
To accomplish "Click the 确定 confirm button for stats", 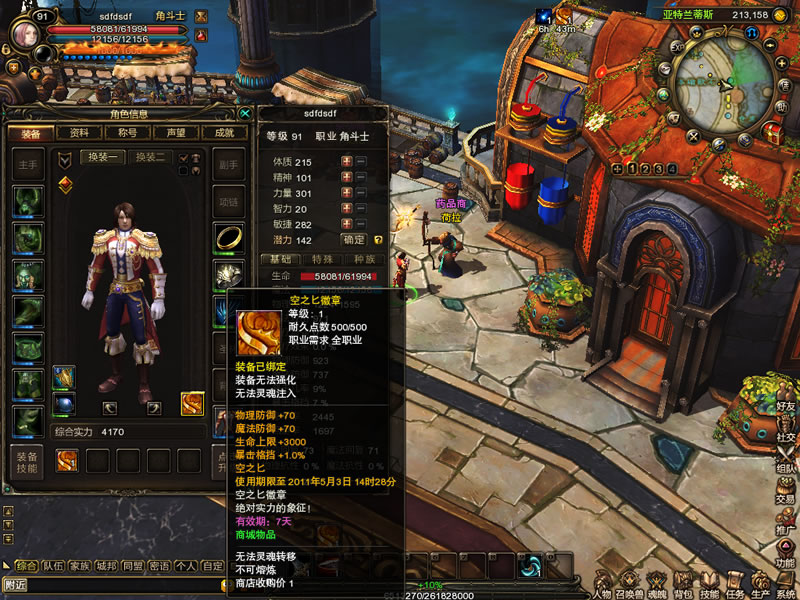I will coord(354,240).
